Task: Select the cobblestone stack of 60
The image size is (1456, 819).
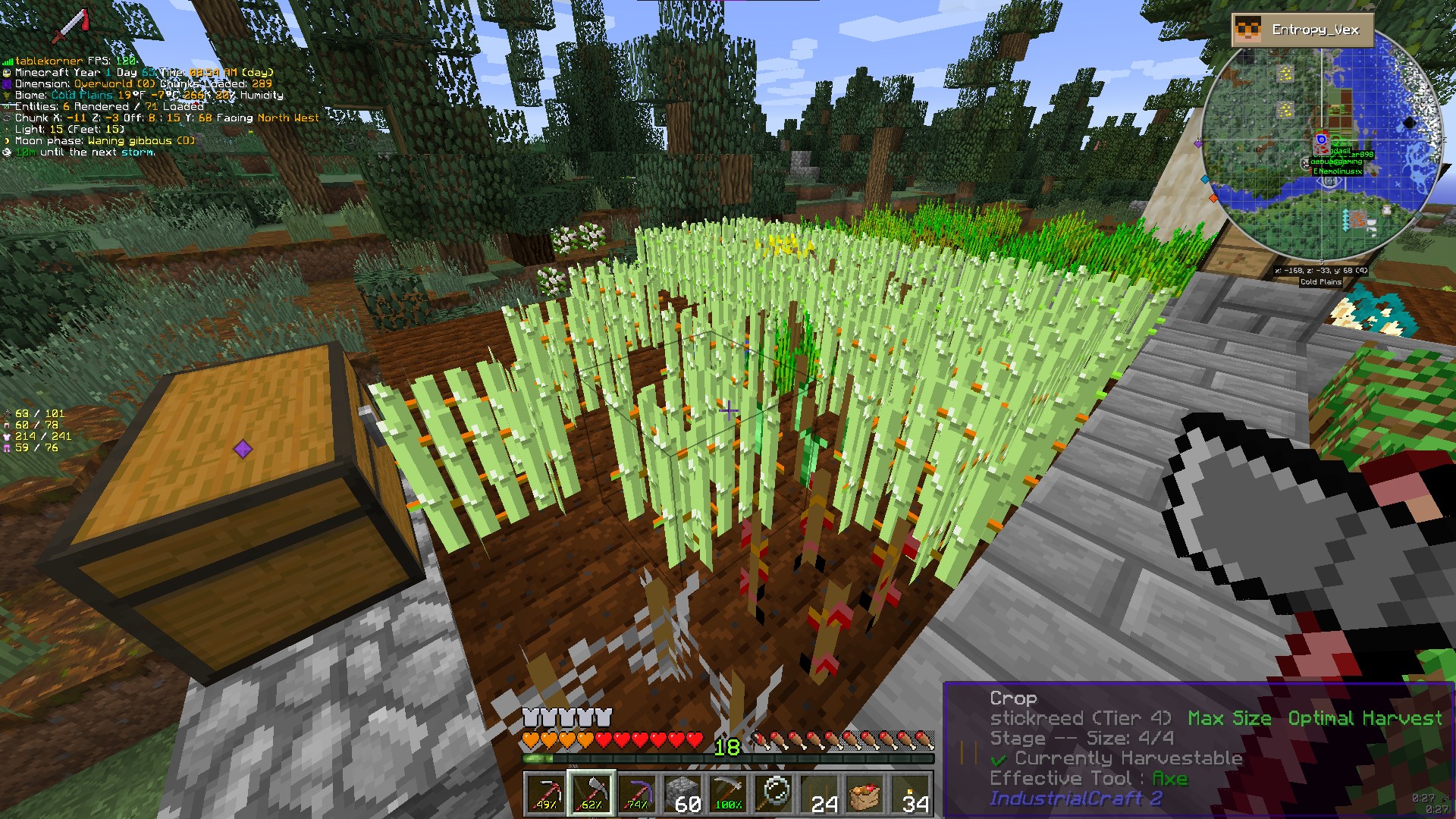Action: [x=683, y=793]
